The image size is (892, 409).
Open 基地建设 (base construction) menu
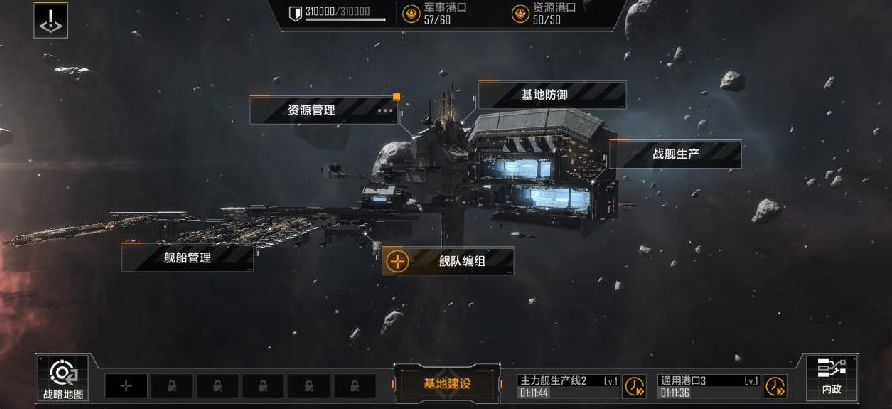(x=446, y=384)
